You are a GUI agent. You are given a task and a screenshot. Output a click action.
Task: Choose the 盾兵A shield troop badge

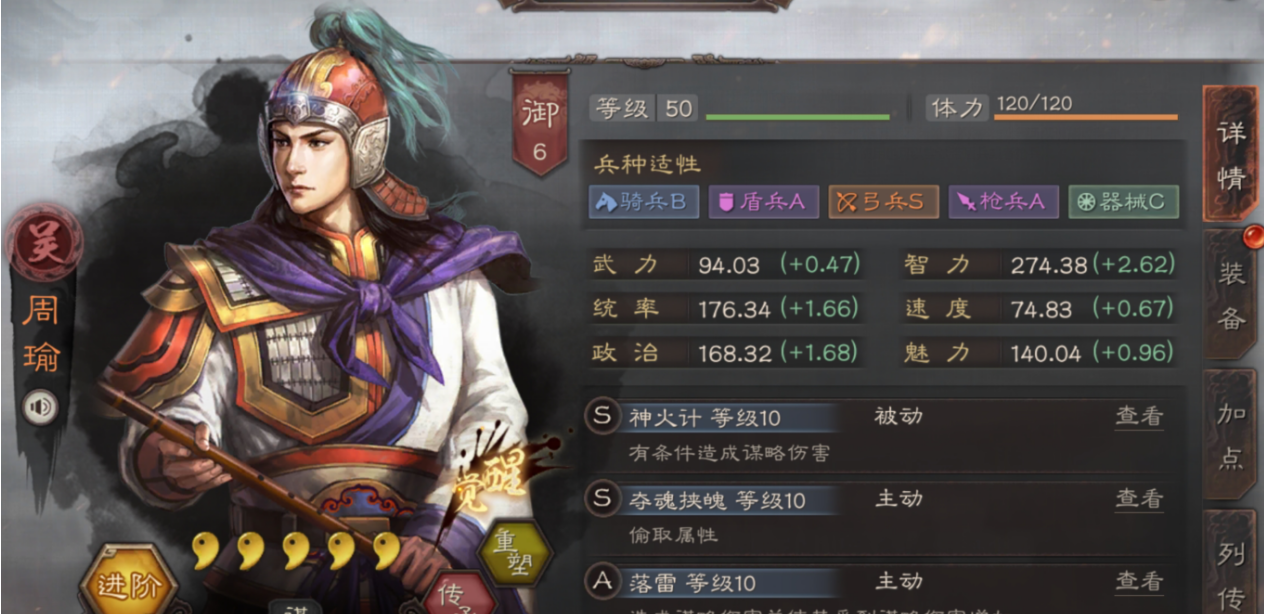(x=762, y=202)
